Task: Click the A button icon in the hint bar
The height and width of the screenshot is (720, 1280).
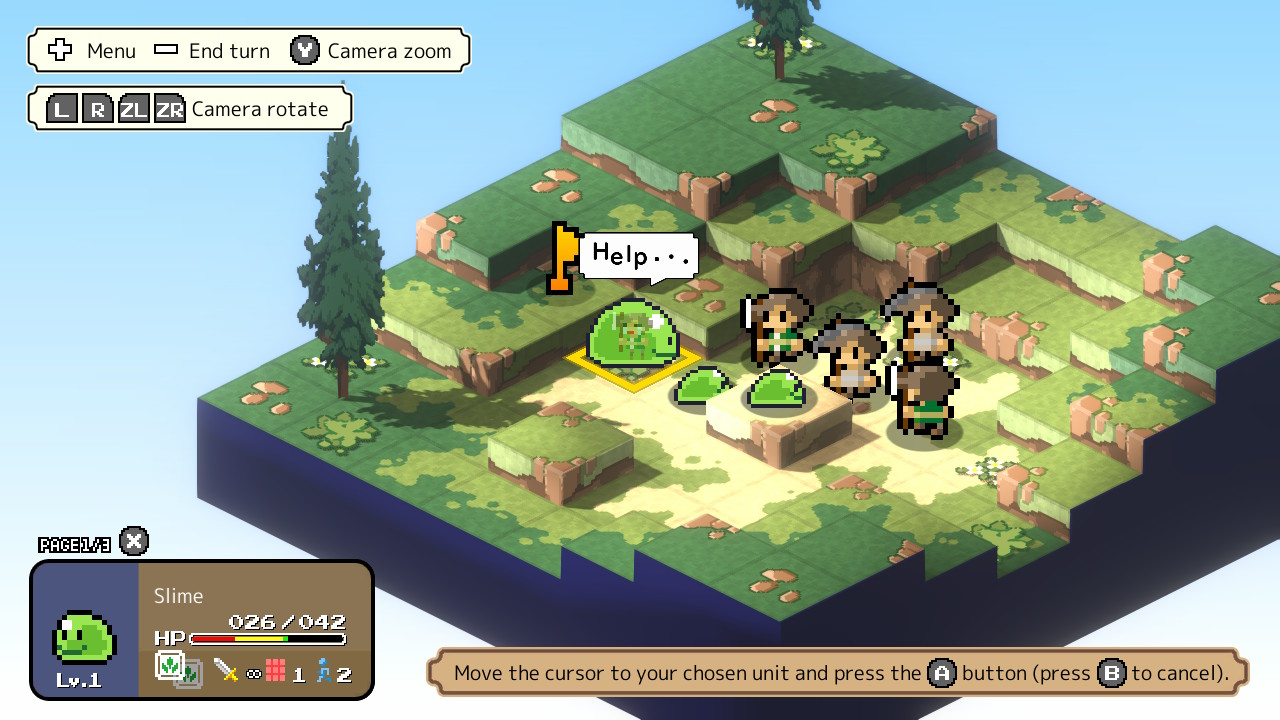Action: [940, 673]
